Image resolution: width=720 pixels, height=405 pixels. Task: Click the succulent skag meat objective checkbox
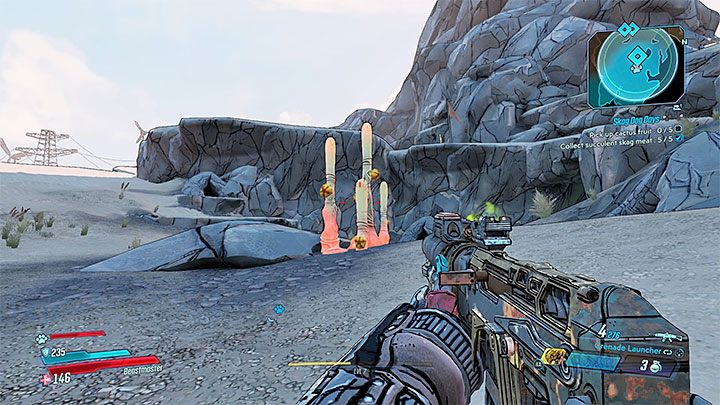pyautogui.click(x=679, y=140)
